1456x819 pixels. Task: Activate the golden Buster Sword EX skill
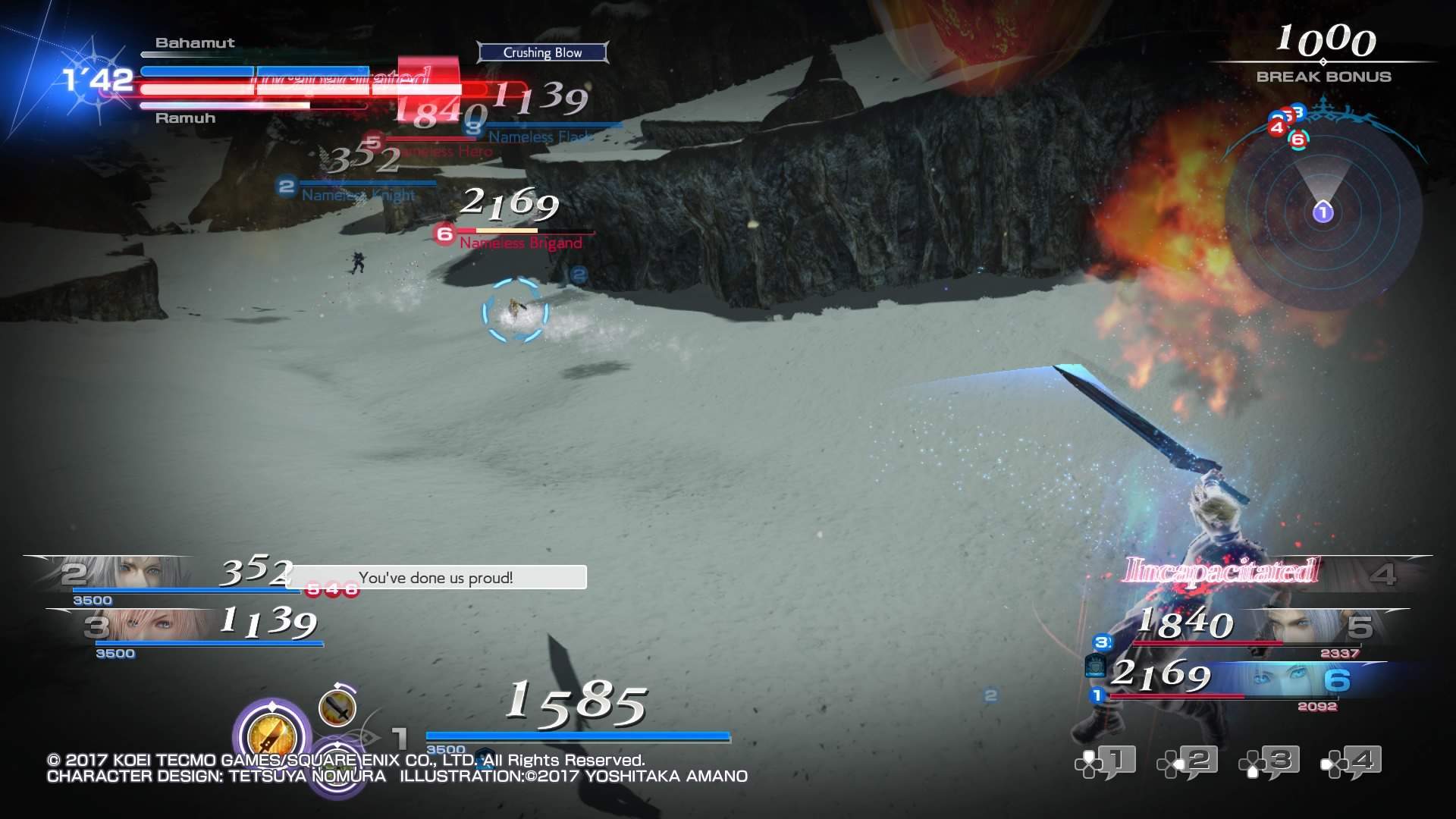(271, 733)
